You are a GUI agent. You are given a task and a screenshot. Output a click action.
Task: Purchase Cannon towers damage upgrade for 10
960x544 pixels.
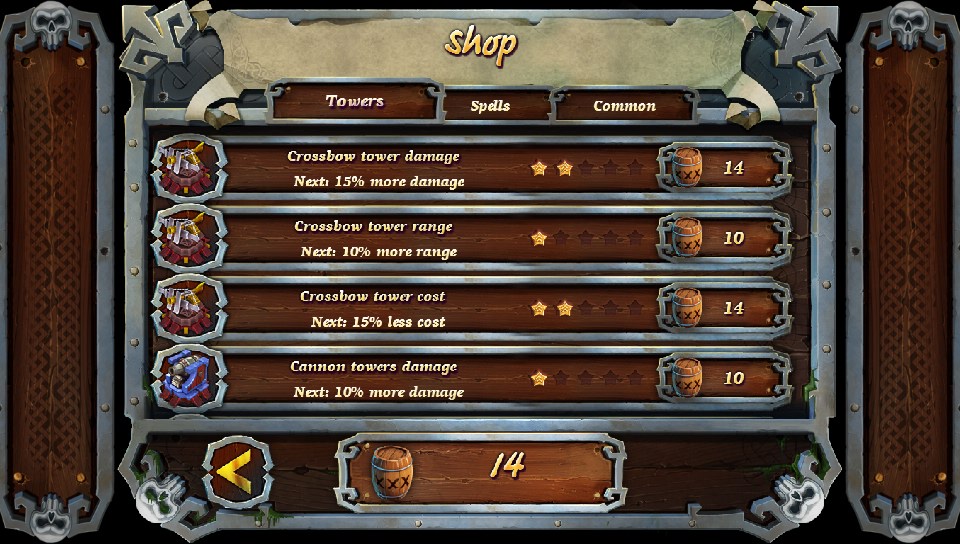724,378
